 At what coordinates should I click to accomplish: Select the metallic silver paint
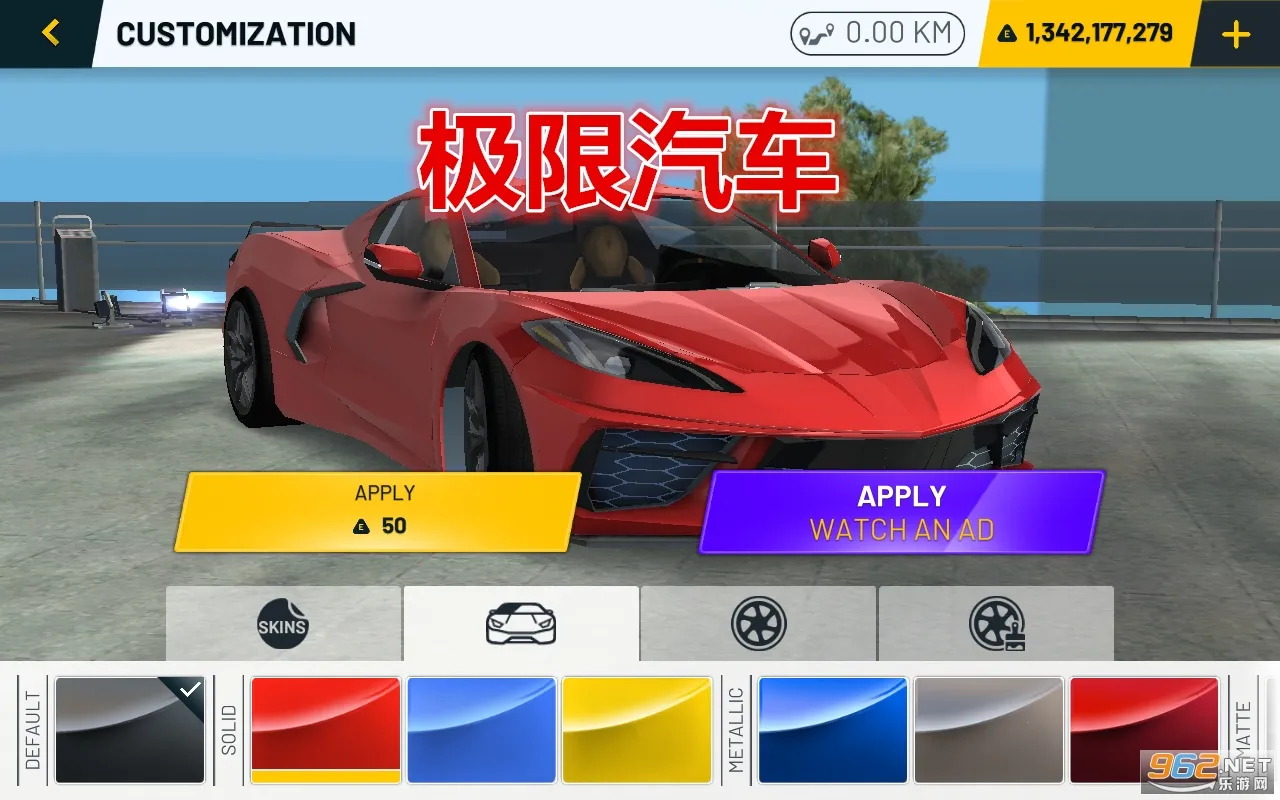pyautogui.click(x=988, y=730)
